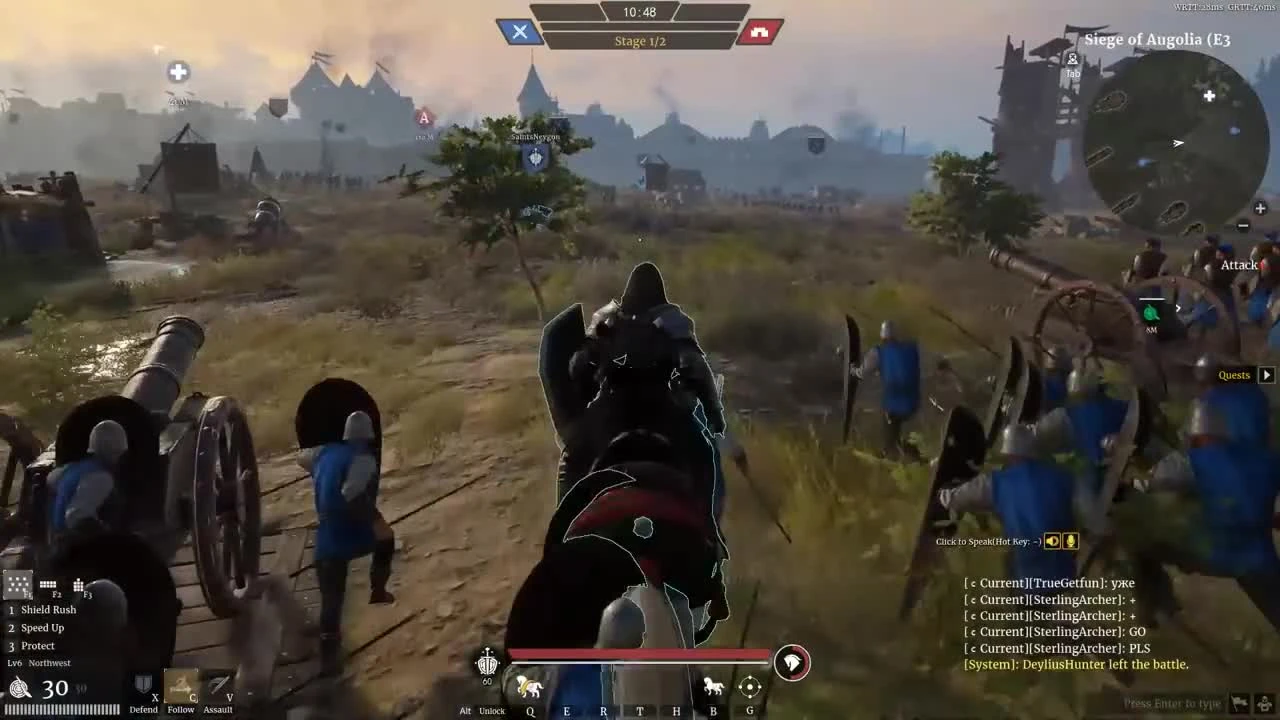Select the F1 unit formation icon
Screen dimensions: 1280x720
tap(18, 583)
